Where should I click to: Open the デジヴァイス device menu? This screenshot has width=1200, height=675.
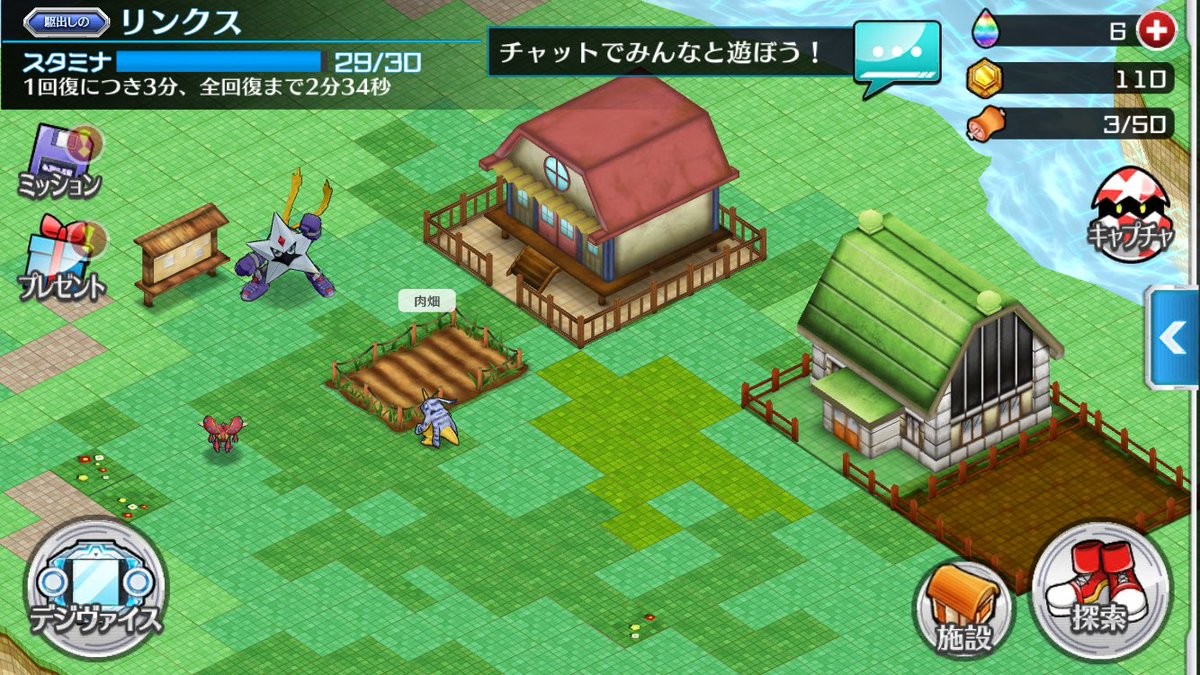coord(95,587)
